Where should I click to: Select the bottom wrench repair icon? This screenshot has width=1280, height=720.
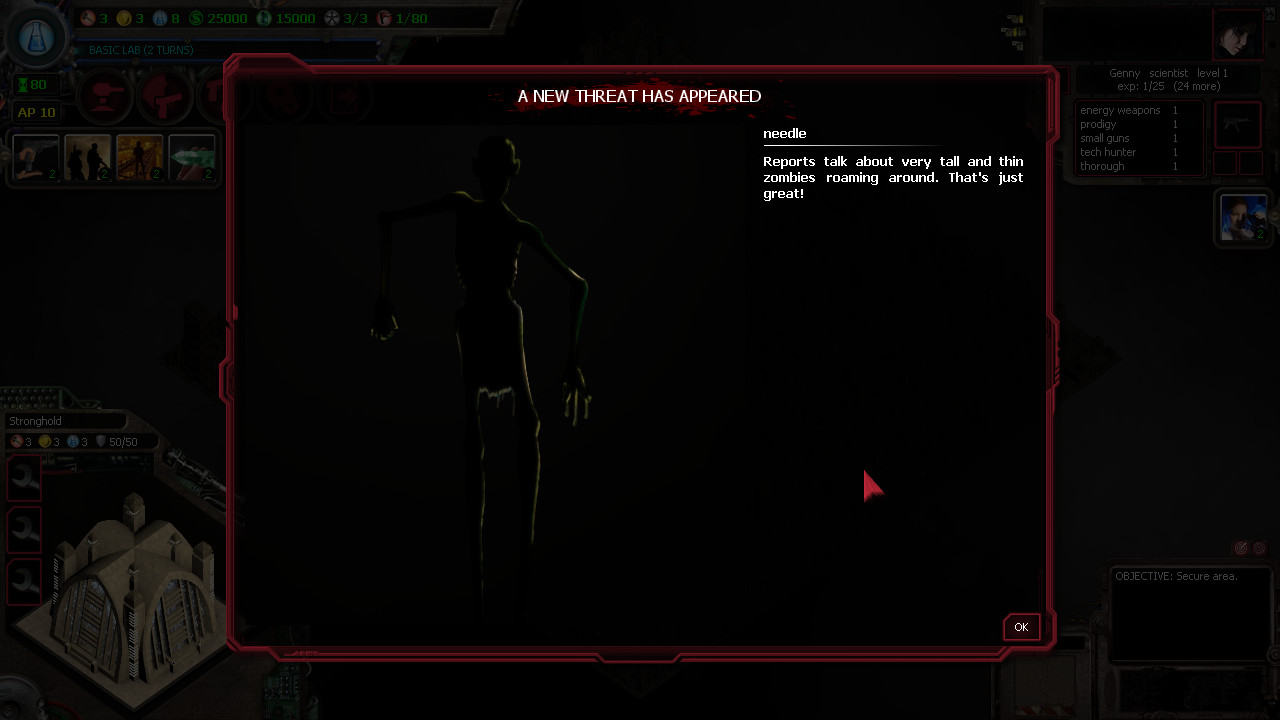tap(23, 582)
